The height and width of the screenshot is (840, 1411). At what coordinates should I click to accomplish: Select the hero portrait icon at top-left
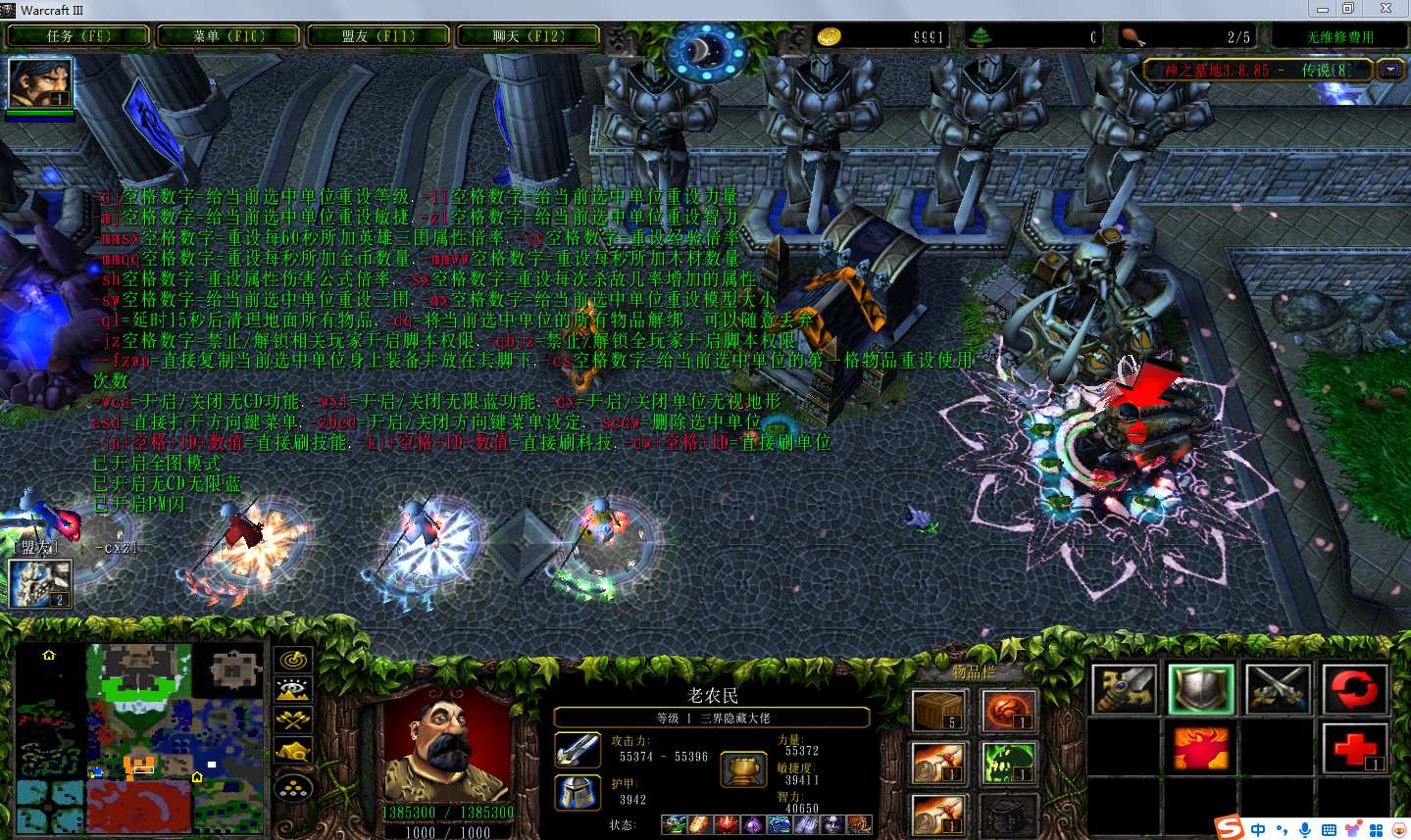coord(40,83)
